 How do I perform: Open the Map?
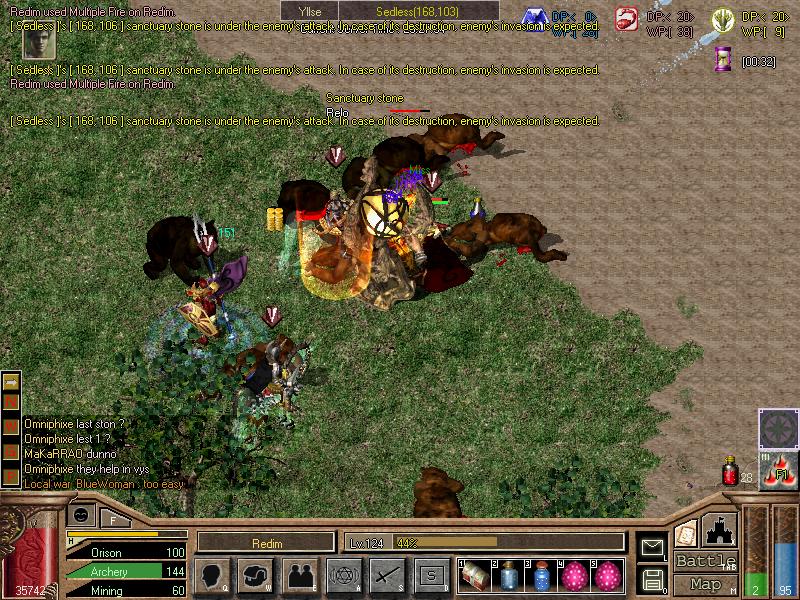[x=705, y=584]
